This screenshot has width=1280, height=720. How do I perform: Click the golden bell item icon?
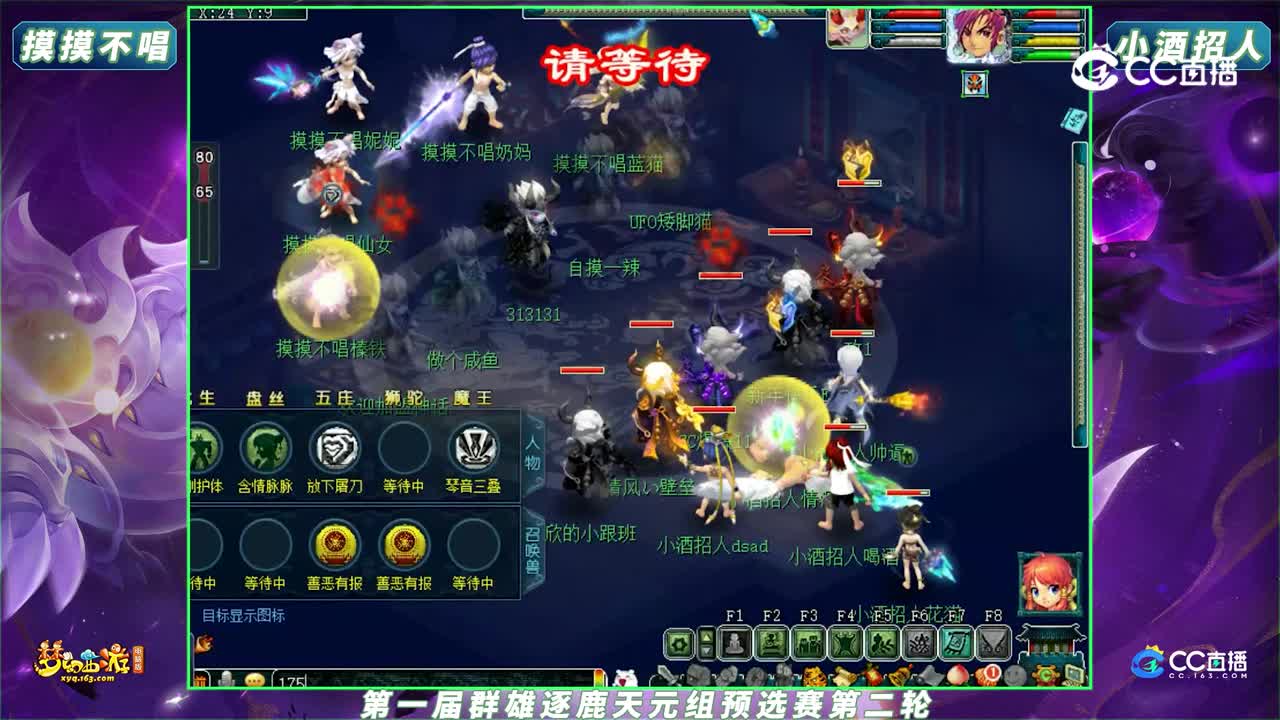pos(897,674)
